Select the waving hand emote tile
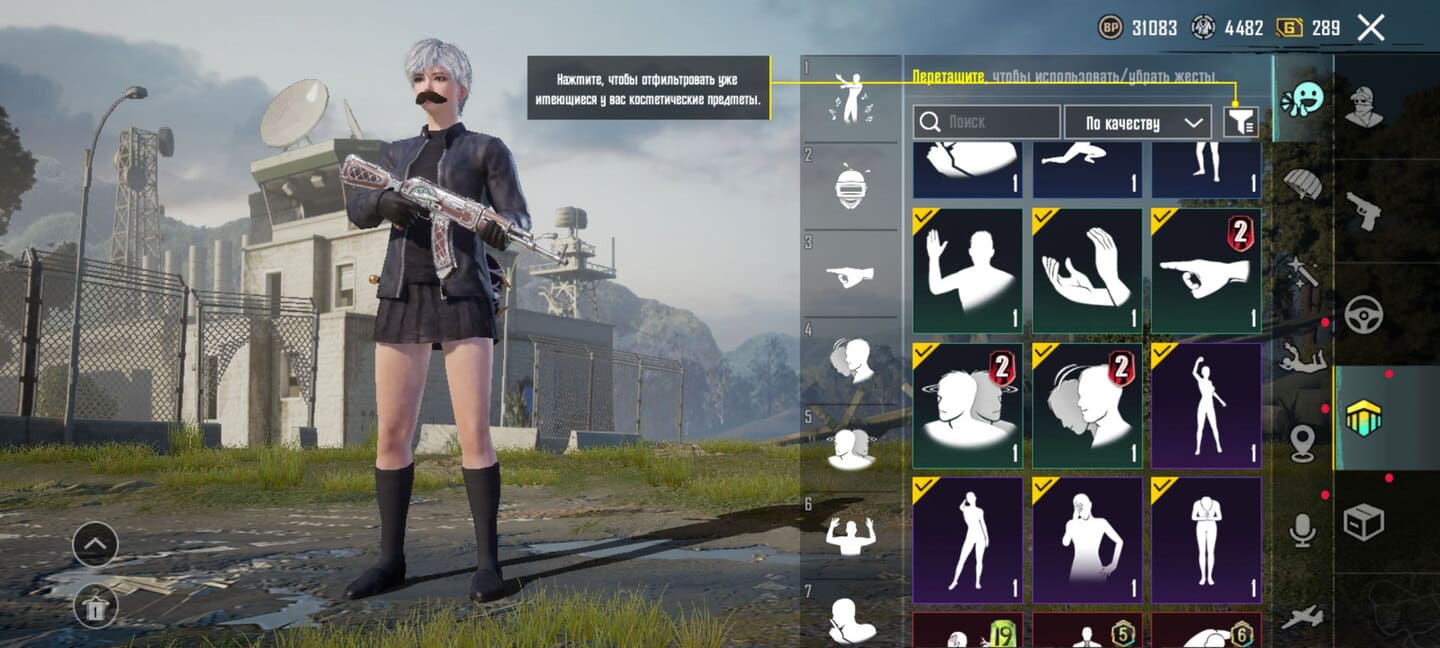Viewport: 1440px width, 648px height. click(967, 270)
